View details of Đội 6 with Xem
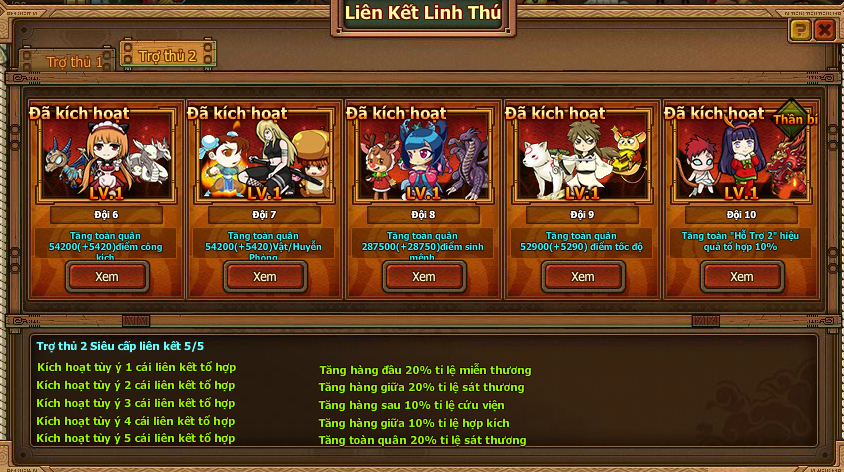Screen dimensions: 844x472 click(107, 276)
